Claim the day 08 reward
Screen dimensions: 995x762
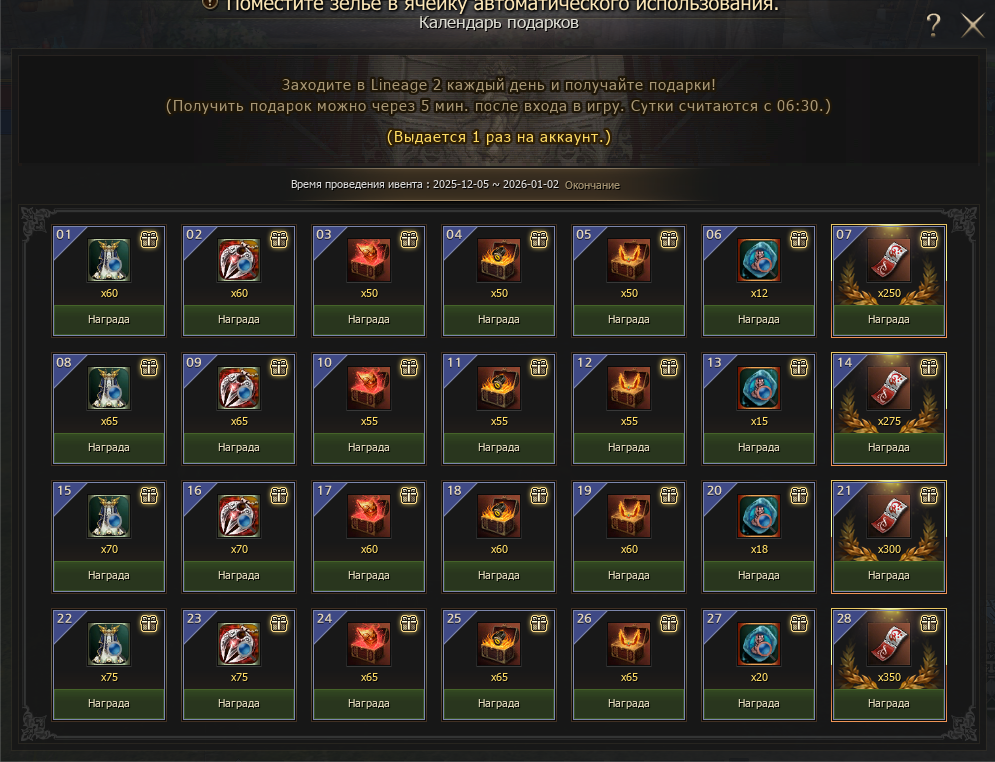tap(109, 448)
